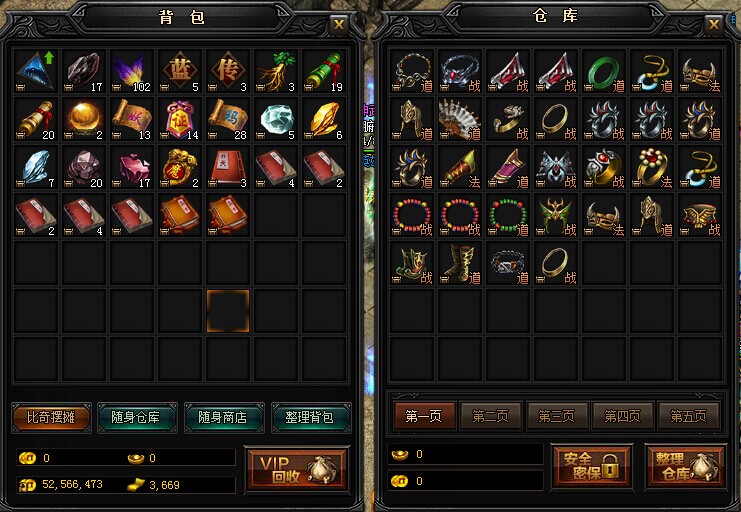This screenshot has width=741, height=512.
Task: Select the purple wings stack of 102
Action: click(x=133, y=72)
